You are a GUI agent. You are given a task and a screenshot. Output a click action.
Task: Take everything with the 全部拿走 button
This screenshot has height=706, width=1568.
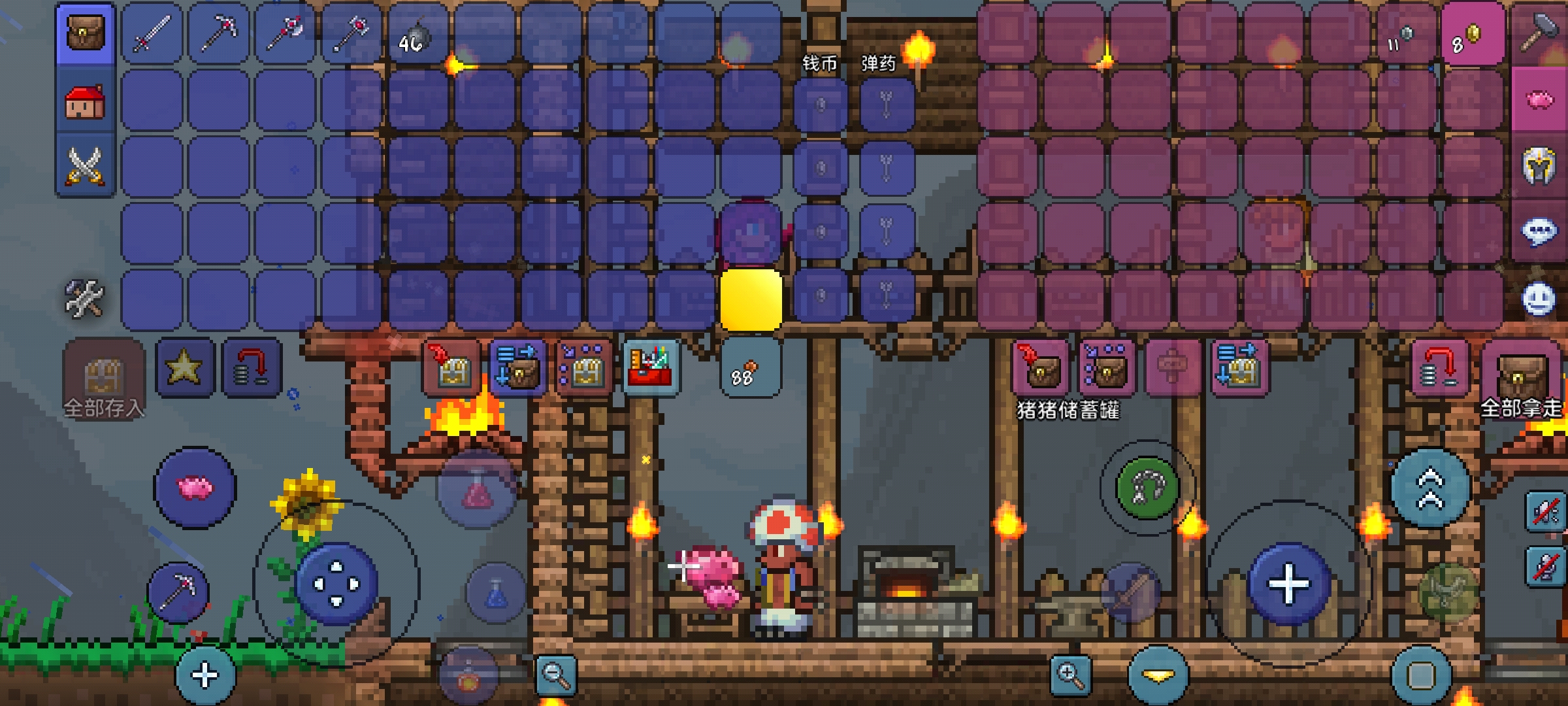click(1522, 380)
